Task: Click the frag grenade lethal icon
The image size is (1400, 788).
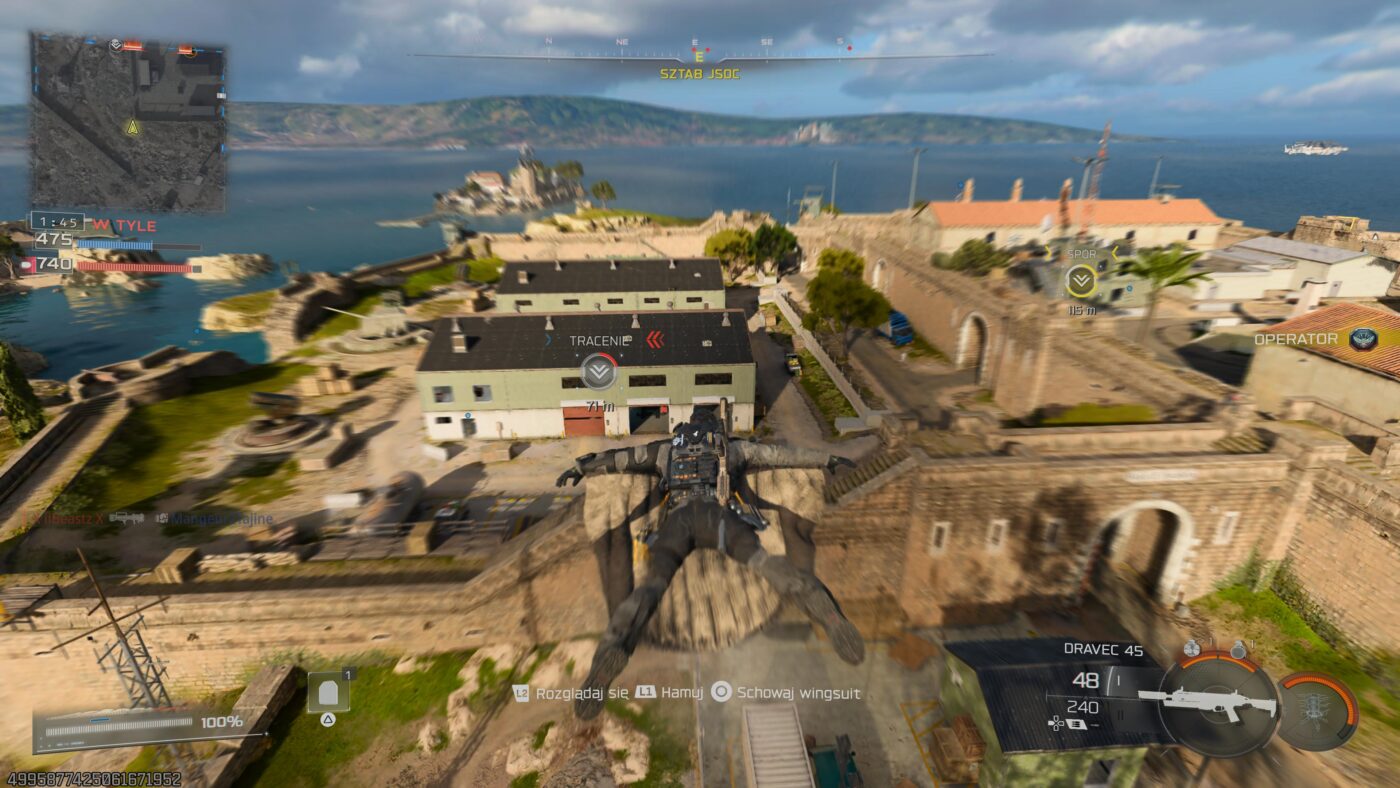Action: 1194,647
